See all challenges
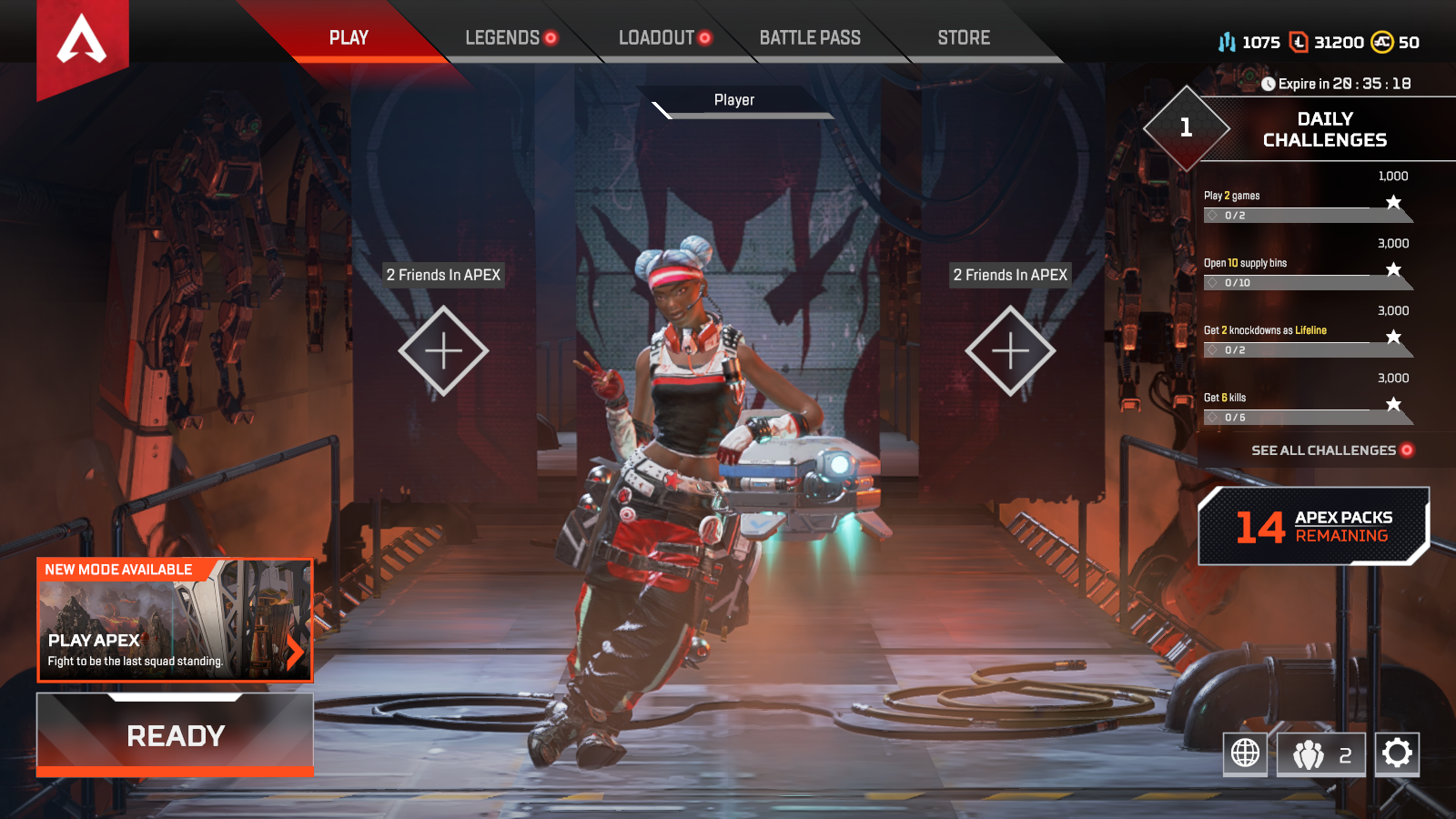The image size is (1456, 819). [x=1331, y=450]
